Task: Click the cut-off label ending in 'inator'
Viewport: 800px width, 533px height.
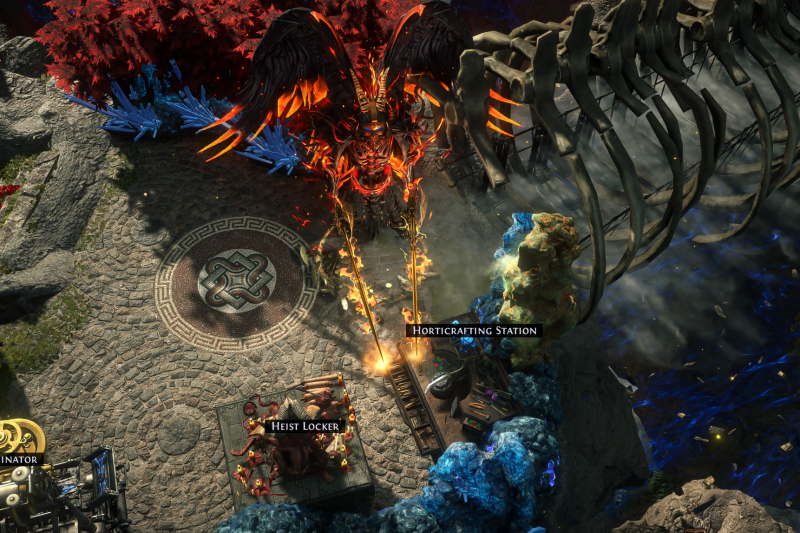Action: tap(20, 460)
